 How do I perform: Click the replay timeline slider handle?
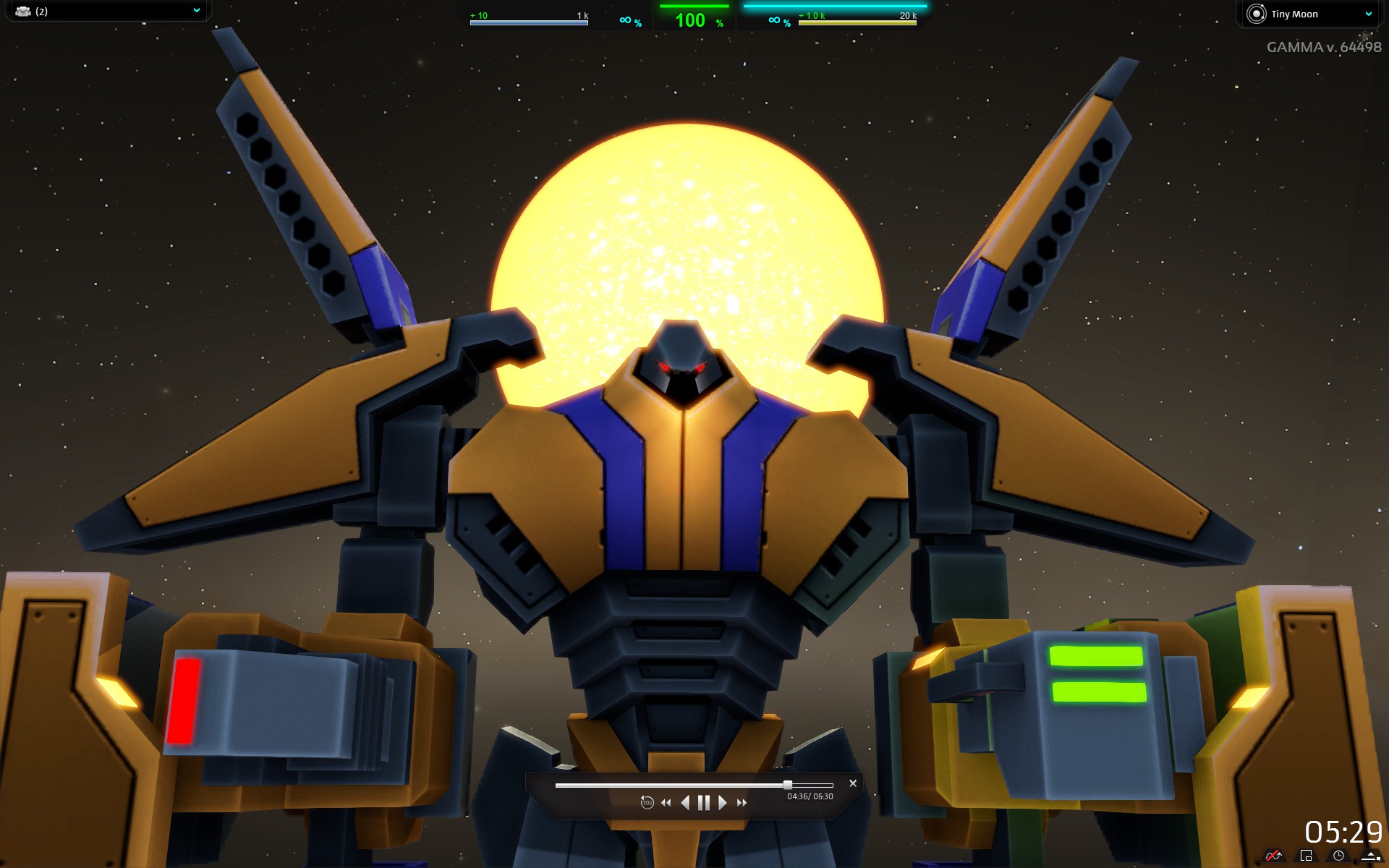pos(787,785)
